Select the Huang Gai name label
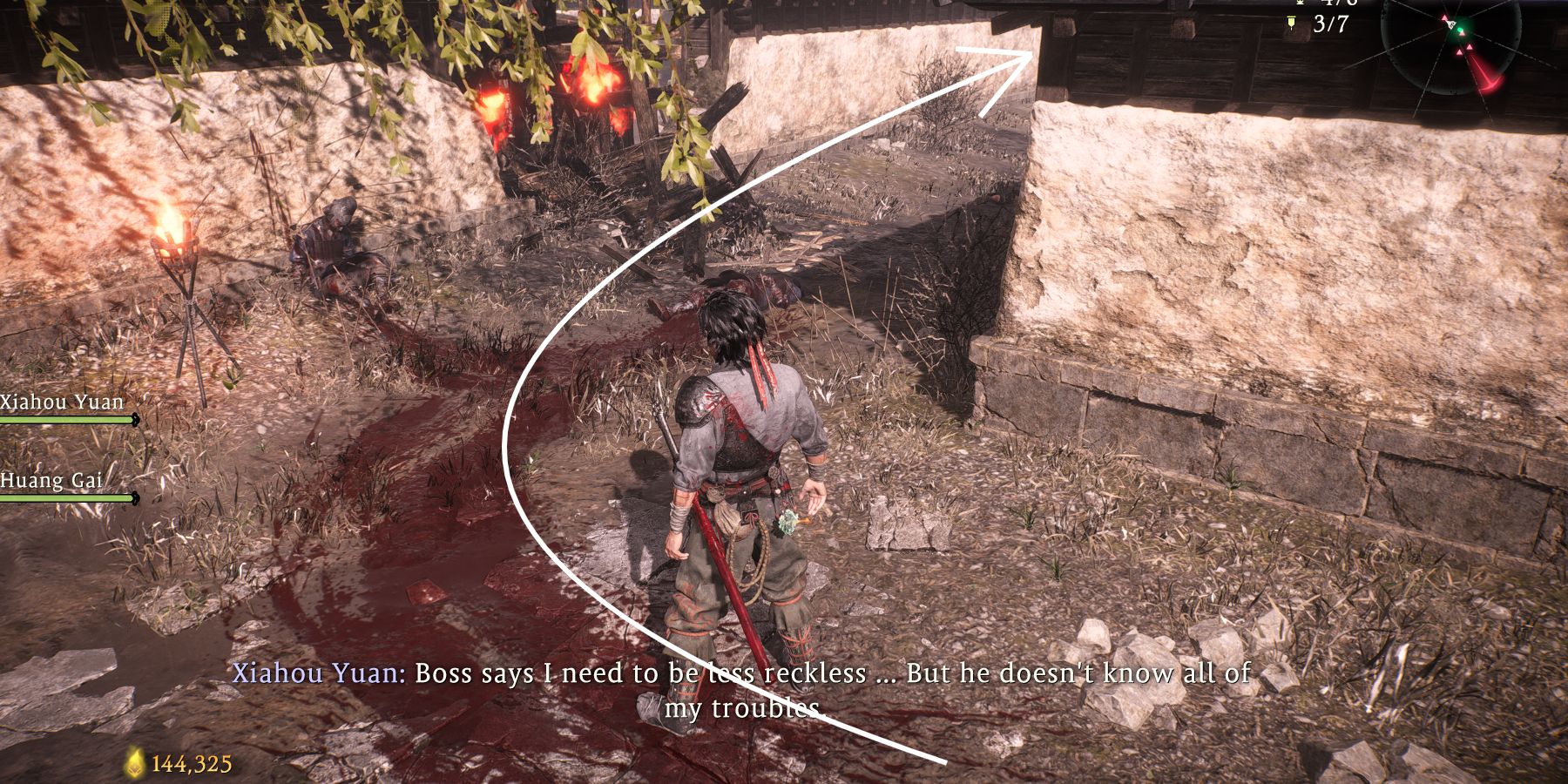The width and height of the screenshot is (1568, 784). coord(52,480)
